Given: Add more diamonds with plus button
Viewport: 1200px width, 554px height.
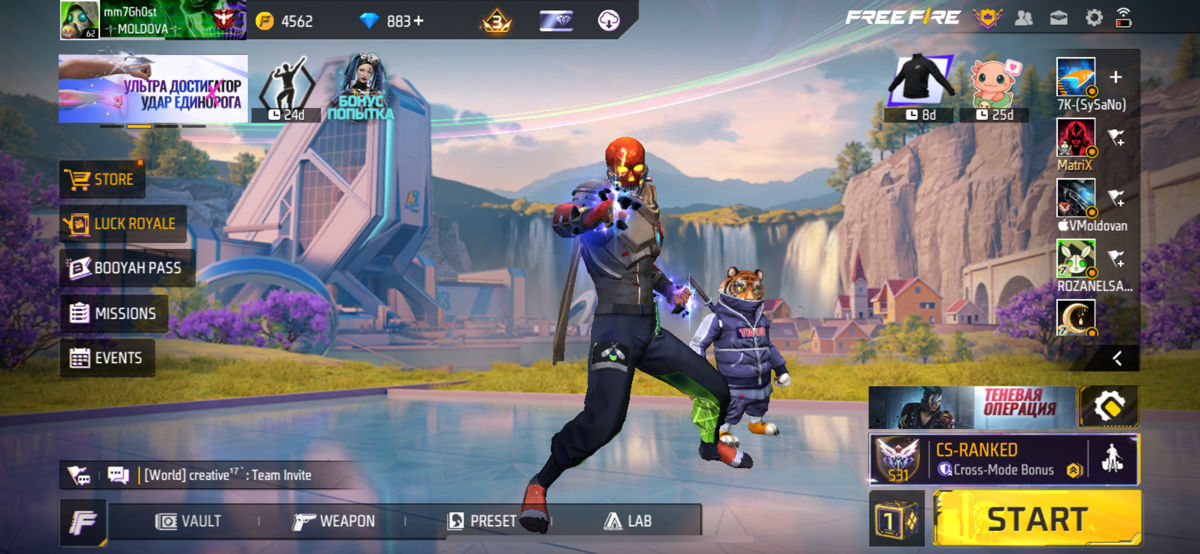Looking at the screenshot, I should click(x=417, y=21).
